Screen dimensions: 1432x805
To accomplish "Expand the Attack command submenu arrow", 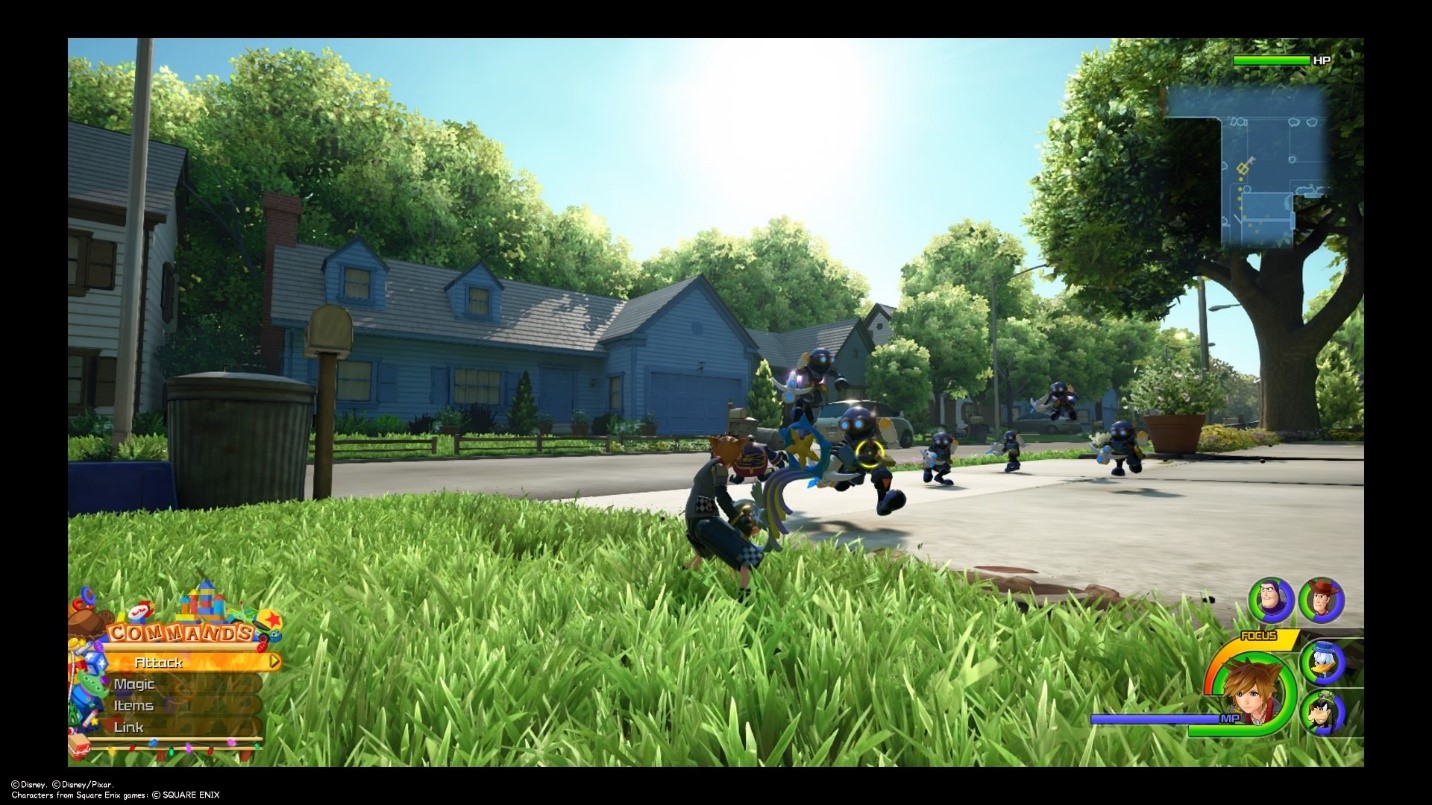I will tap(275, 661).
